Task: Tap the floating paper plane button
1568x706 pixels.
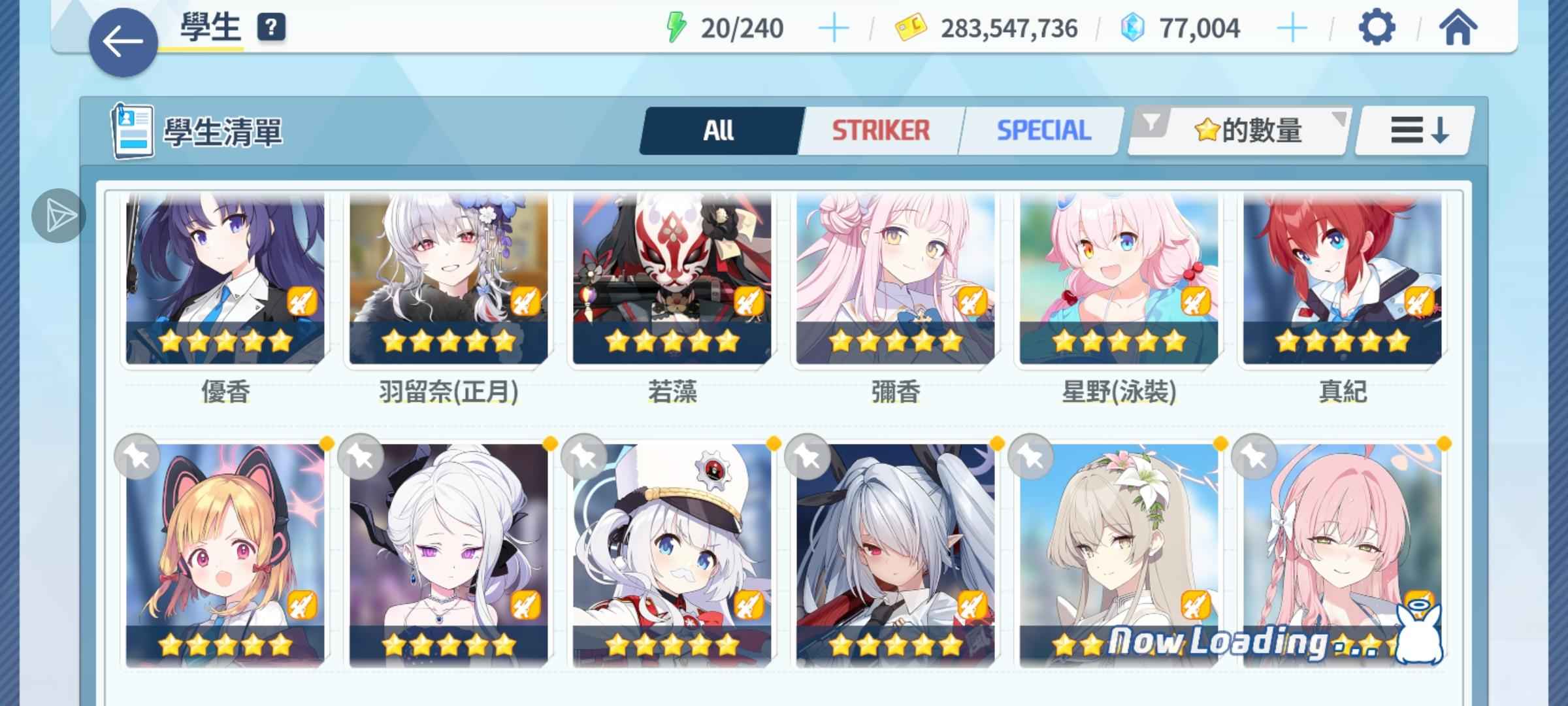Action: pos(59,216)
